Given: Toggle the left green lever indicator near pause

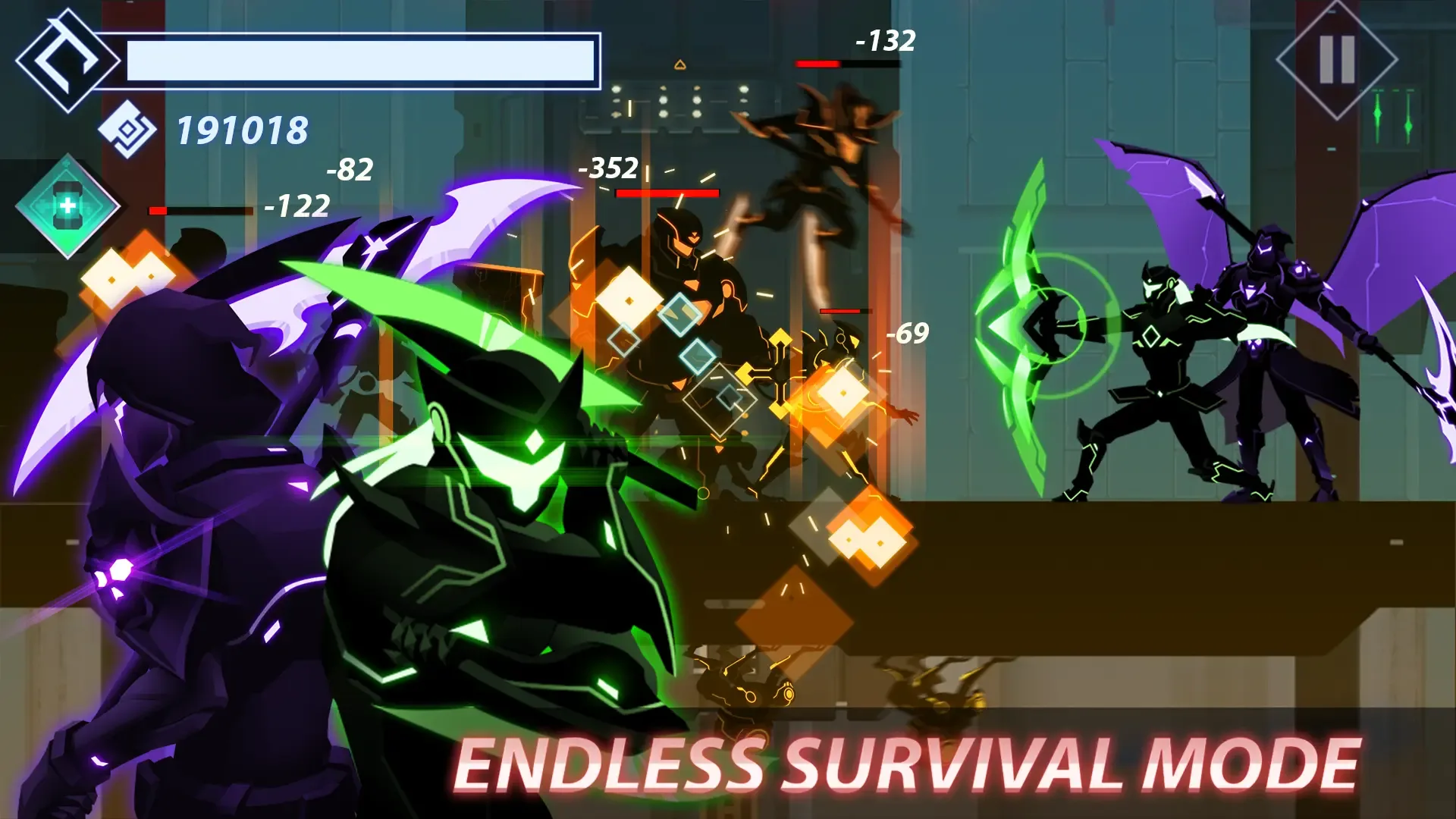Looking at the screenshot, I should pyautogui.click(x=1377, y=114).
